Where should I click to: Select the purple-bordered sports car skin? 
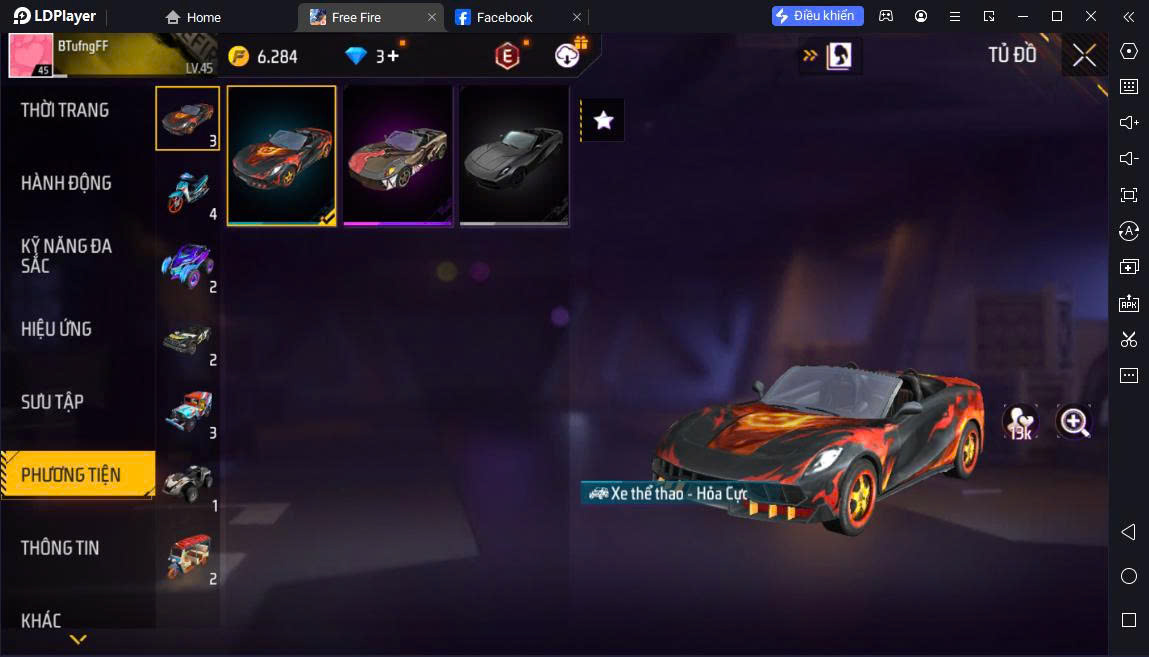point(397,155)
